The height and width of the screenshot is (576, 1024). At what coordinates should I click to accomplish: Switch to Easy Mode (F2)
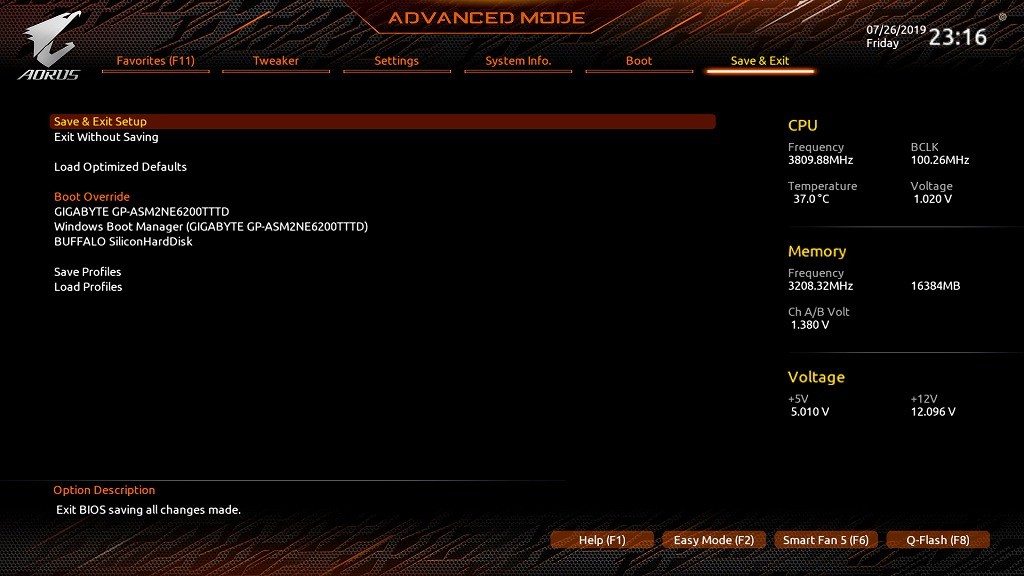pos(714,540)
